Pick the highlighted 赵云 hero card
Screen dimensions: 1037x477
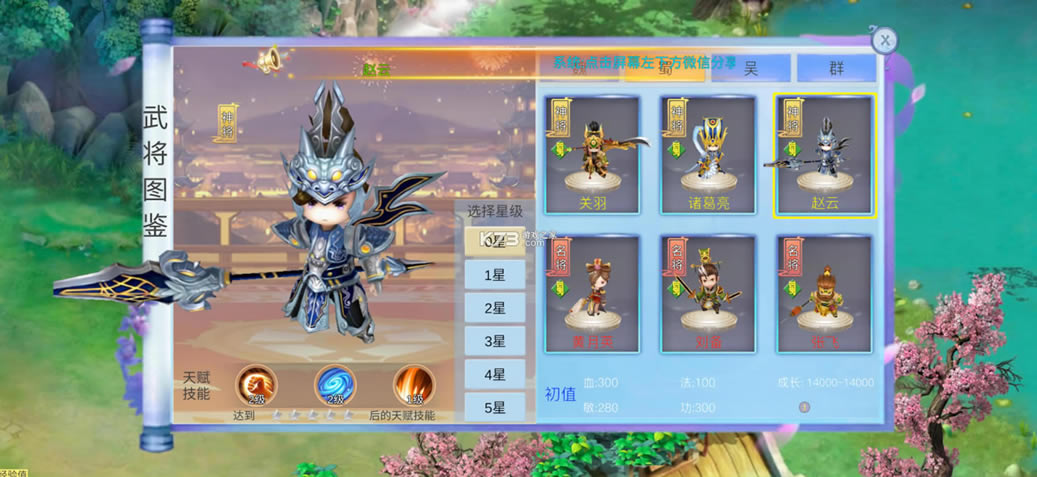[x=824, y=154]
